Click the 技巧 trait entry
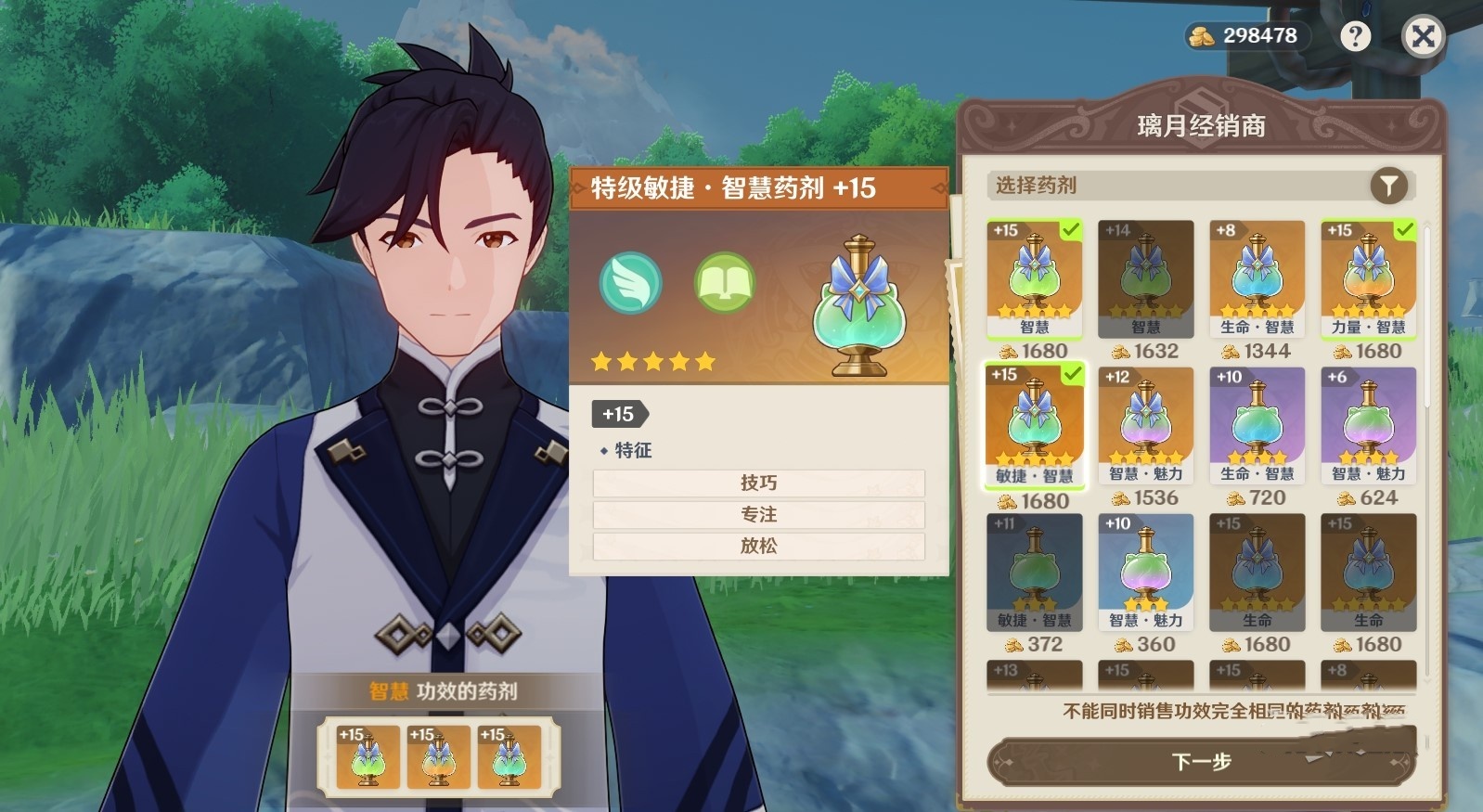 point(758,483)
